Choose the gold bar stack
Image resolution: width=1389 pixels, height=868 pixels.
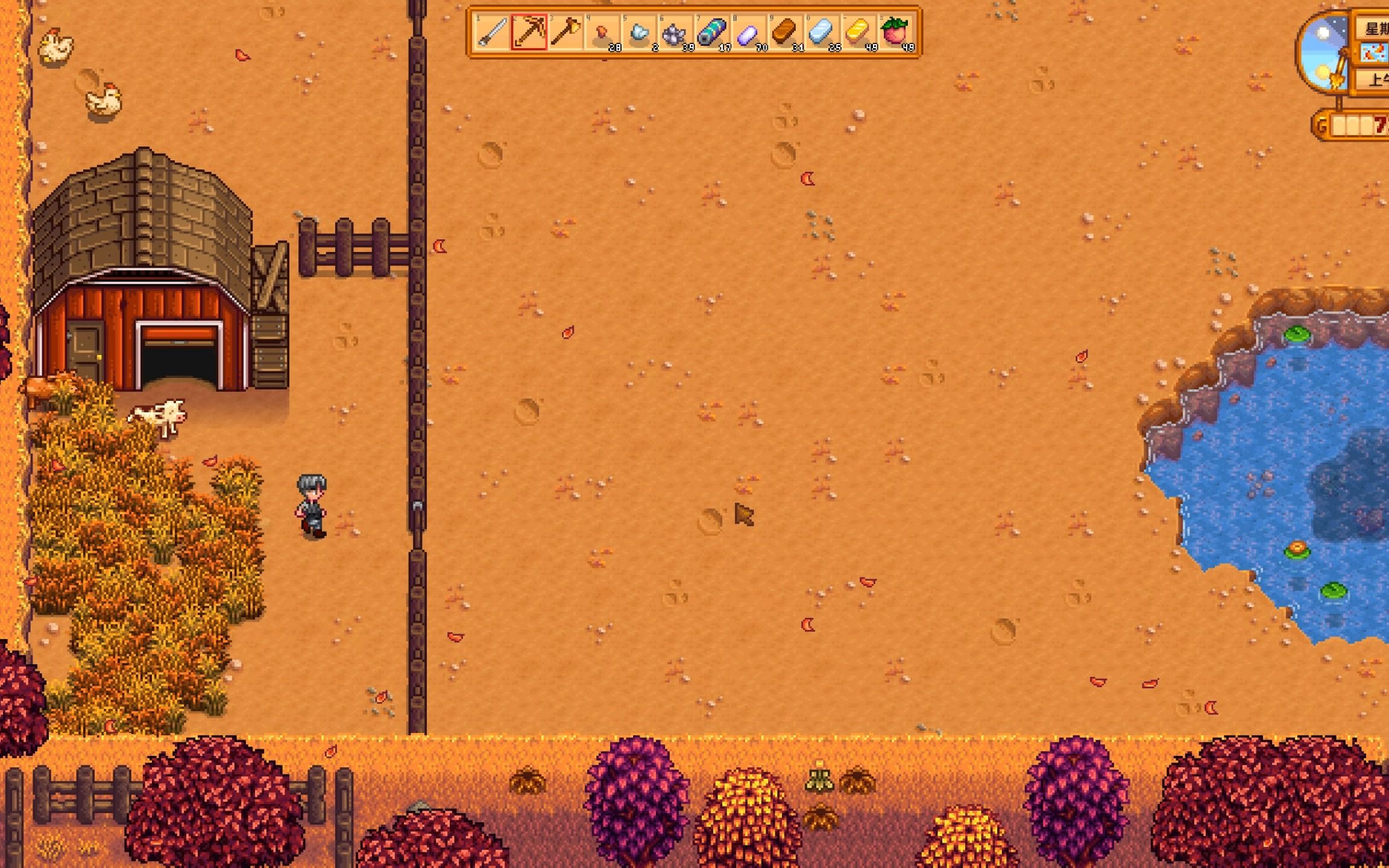(858, 32)
